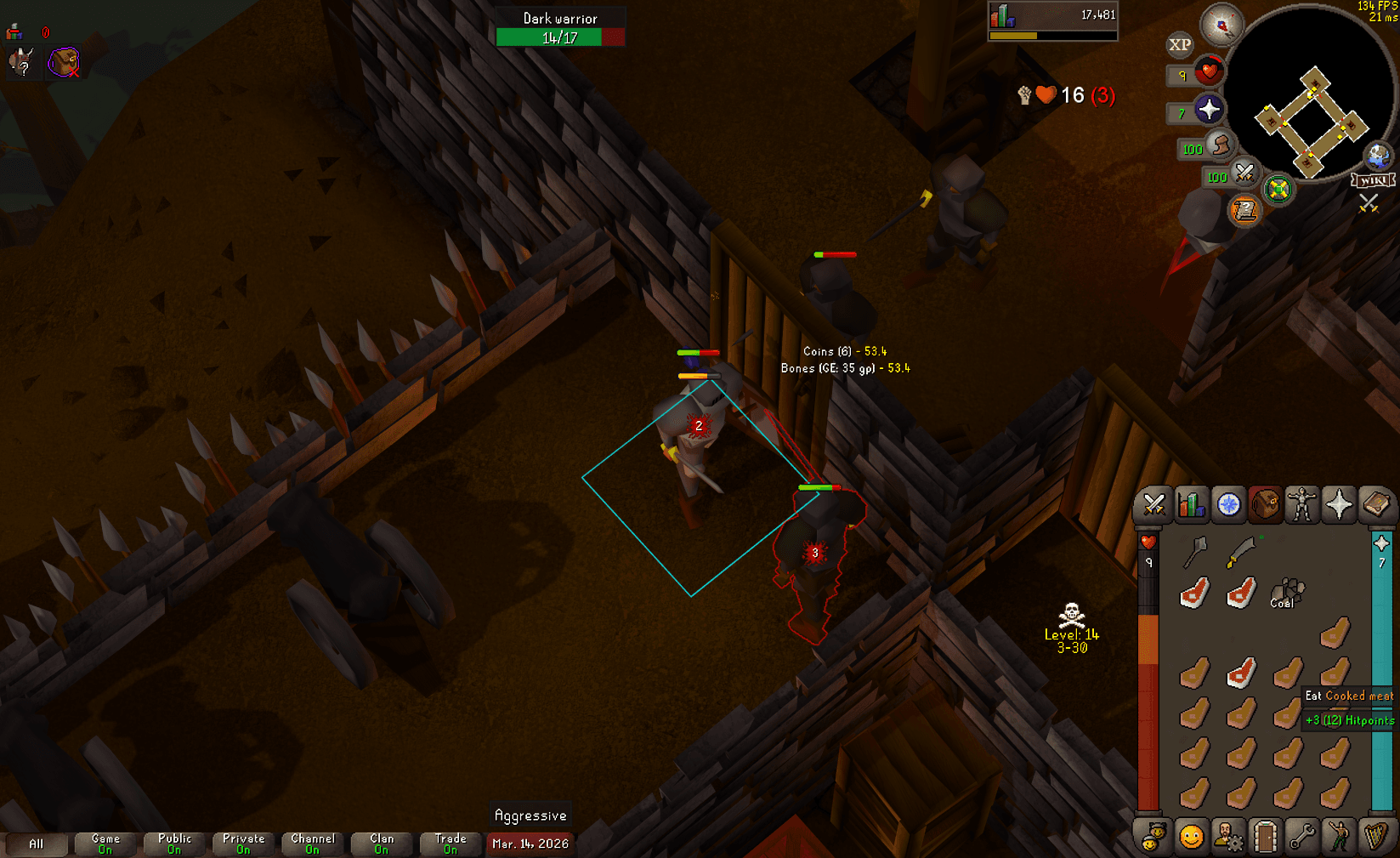Open the Music player harp tab

click(x=1374, y=835)
